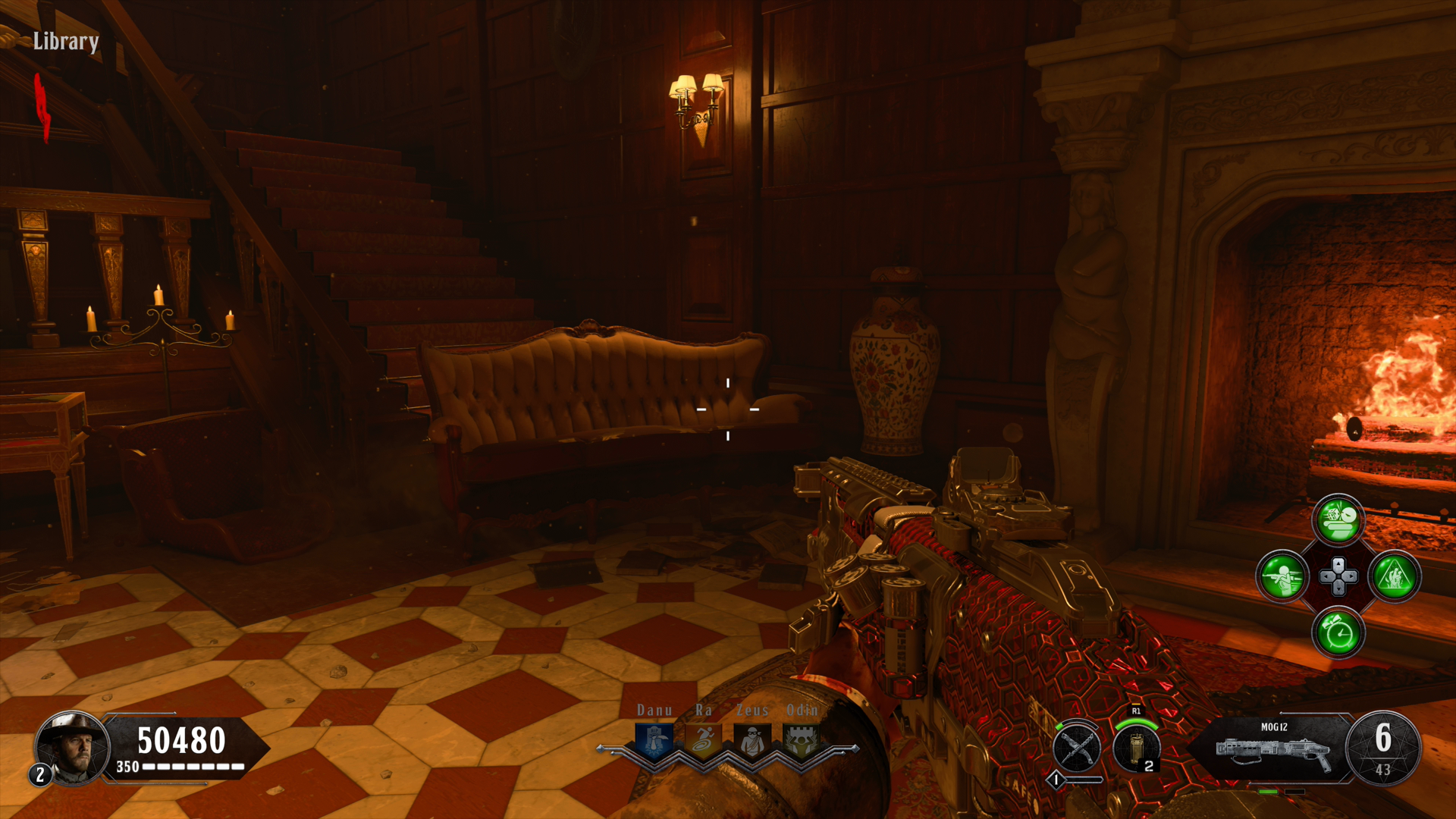Viewport: 1456px width, 819px height.
Task: Click the cowboy character portrait
Action: (x=73, y=748)
